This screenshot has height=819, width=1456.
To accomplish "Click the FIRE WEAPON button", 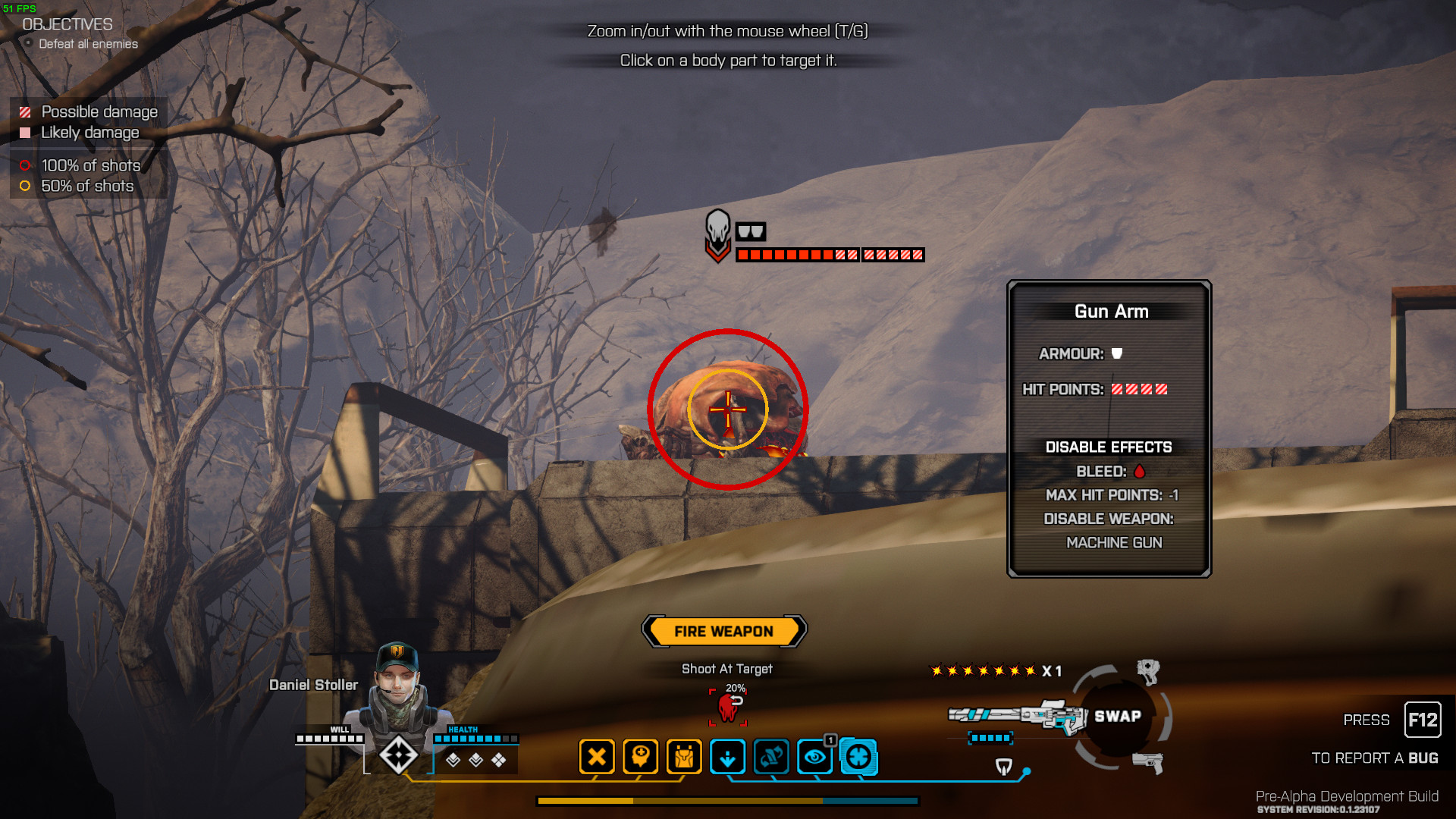I will click(x=724, y=631).
